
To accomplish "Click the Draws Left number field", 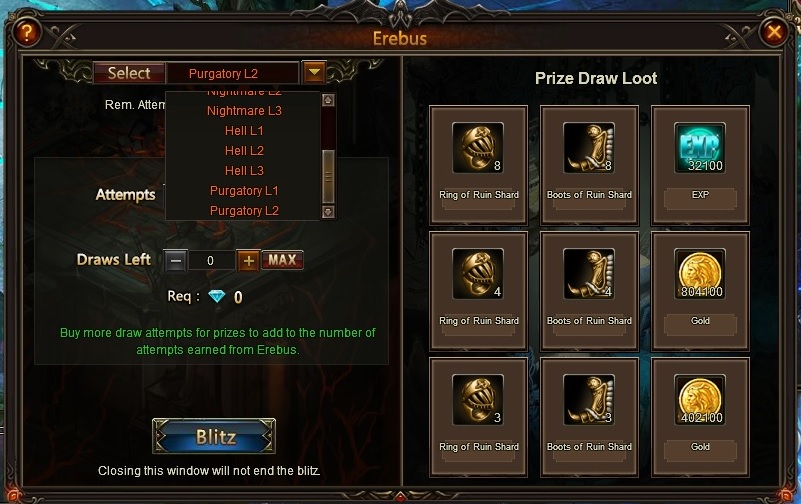I will point(211,260).
